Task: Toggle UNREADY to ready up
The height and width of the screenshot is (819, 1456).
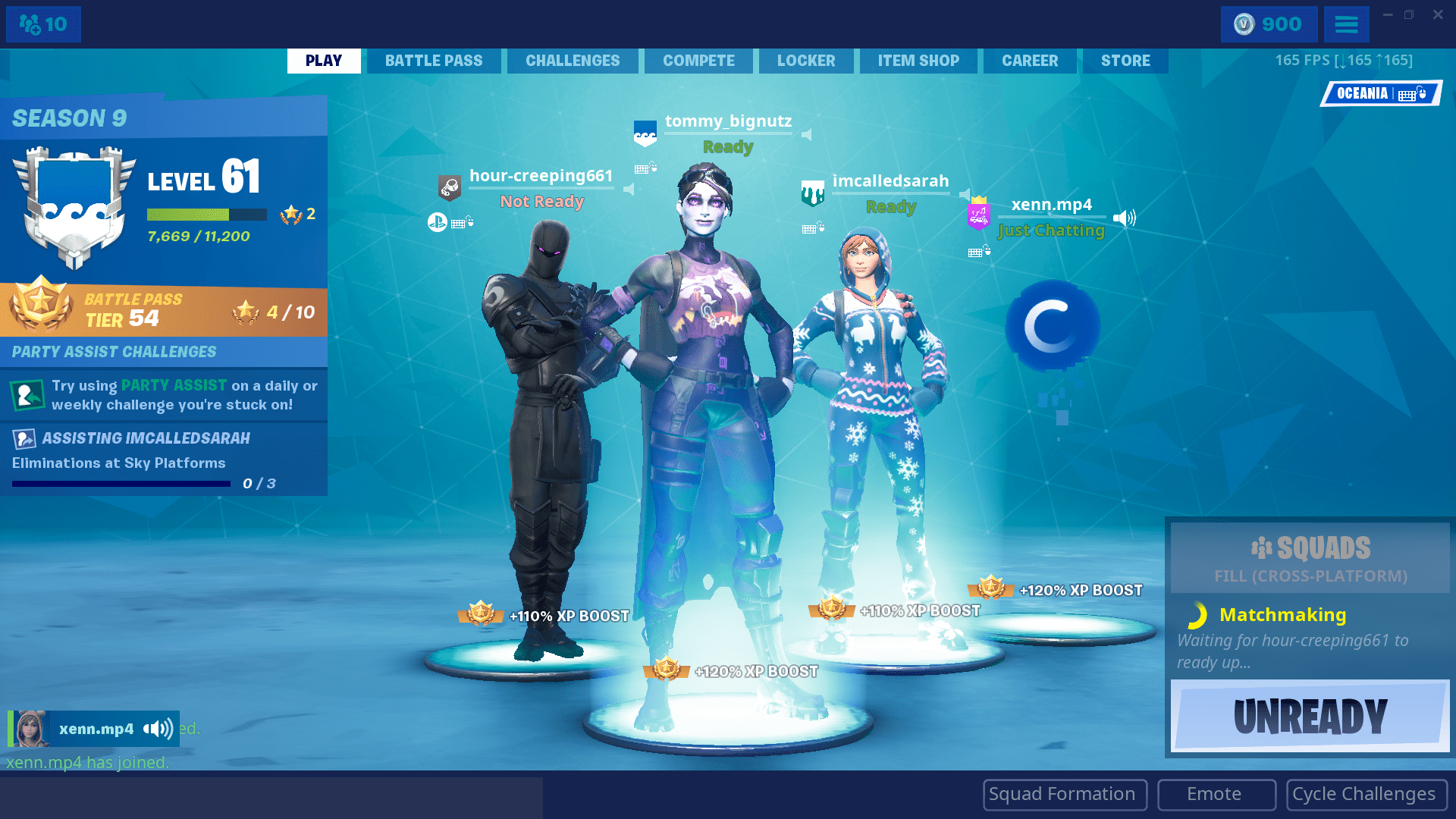Action: [x=1310, y=714]
